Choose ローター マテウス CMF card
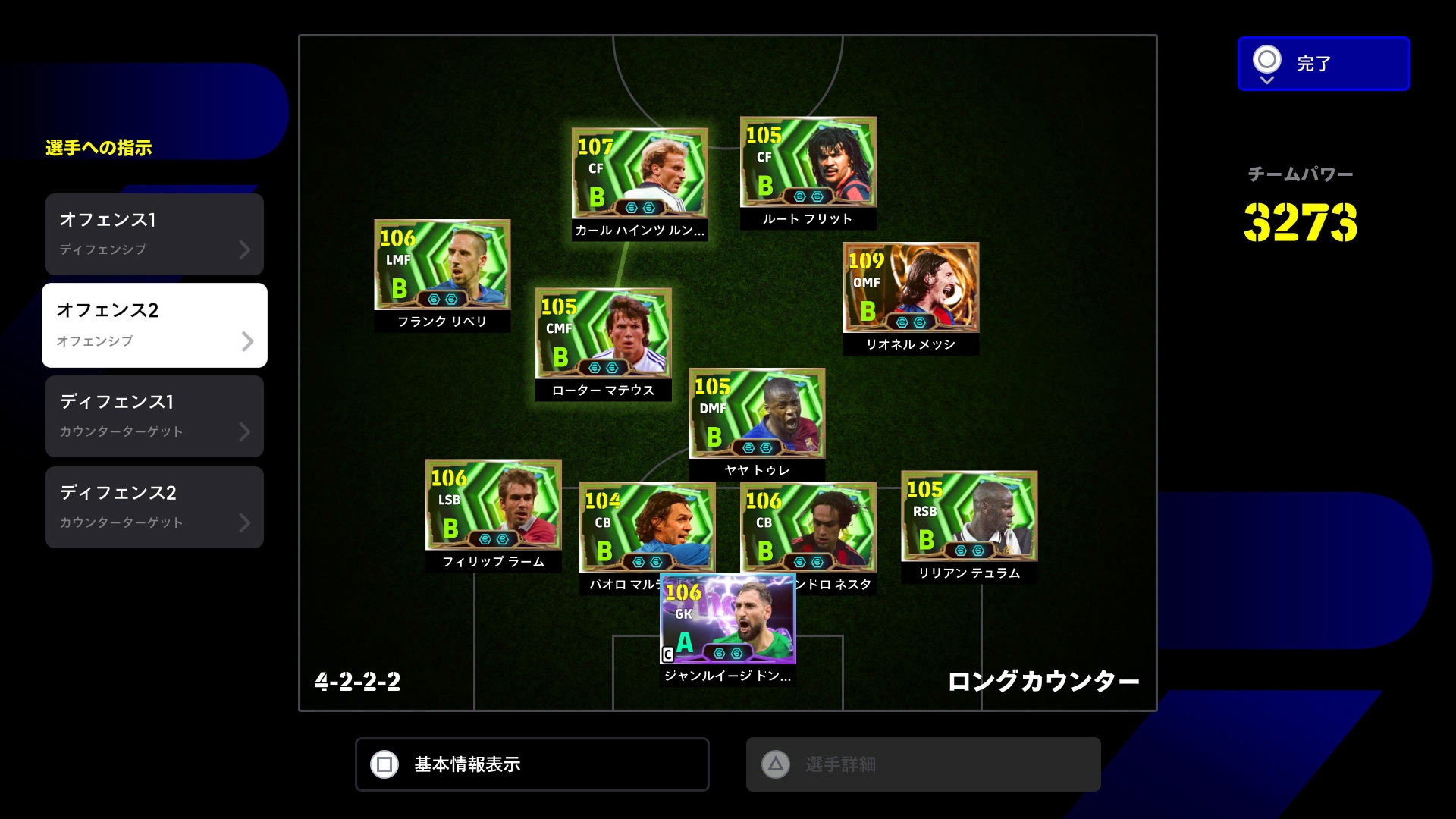This screenshot has height=819, width=1456. (603, 334)
